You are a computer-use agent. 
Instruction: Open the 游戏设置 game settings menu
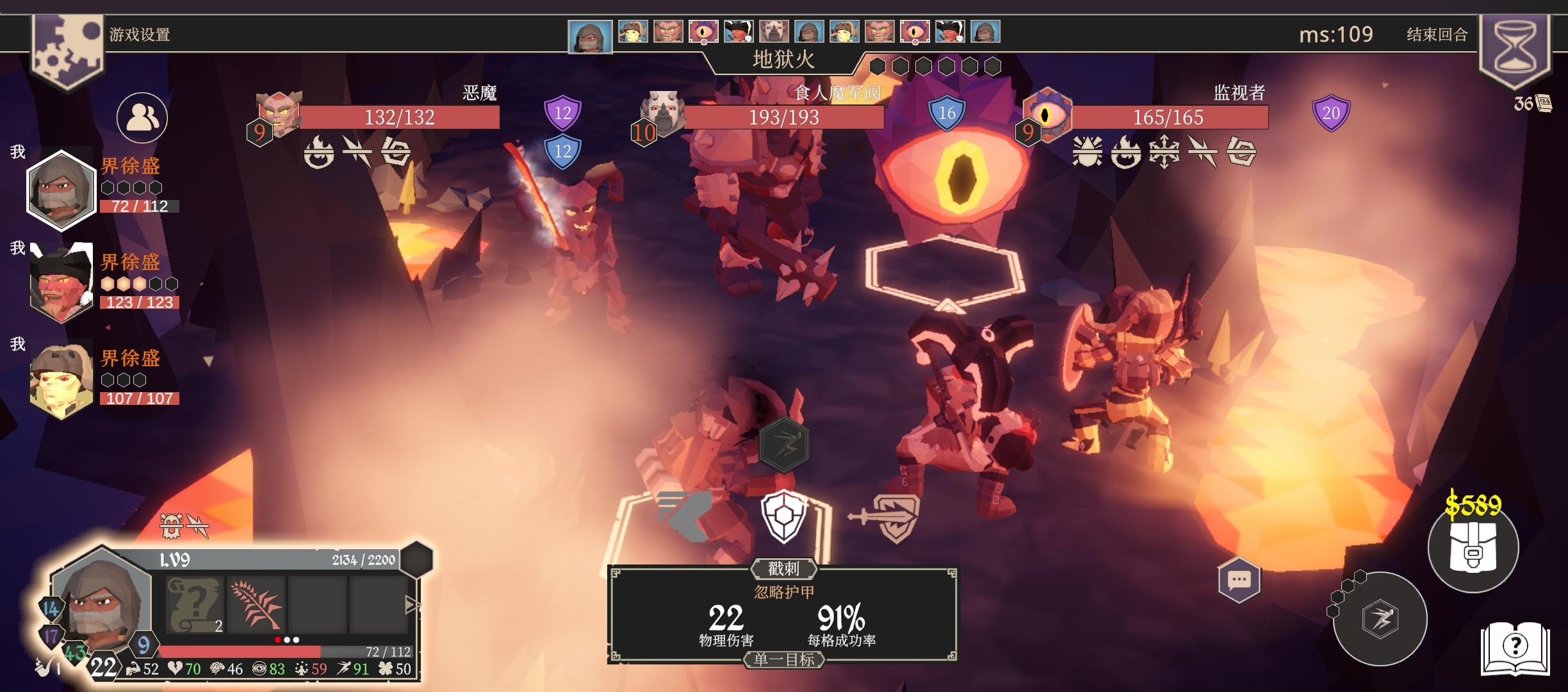[x=139, y=35]
